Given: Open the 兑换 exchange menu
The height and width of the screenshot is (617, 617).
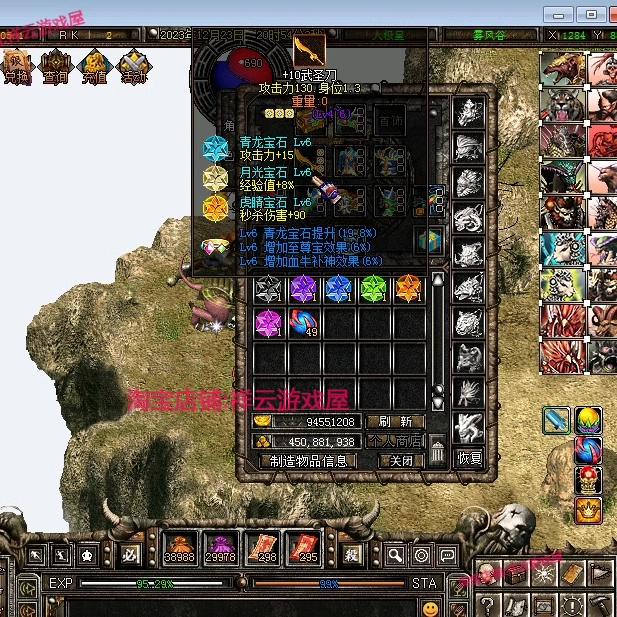Looking at the screenshot, I should [x=17, y=66].
